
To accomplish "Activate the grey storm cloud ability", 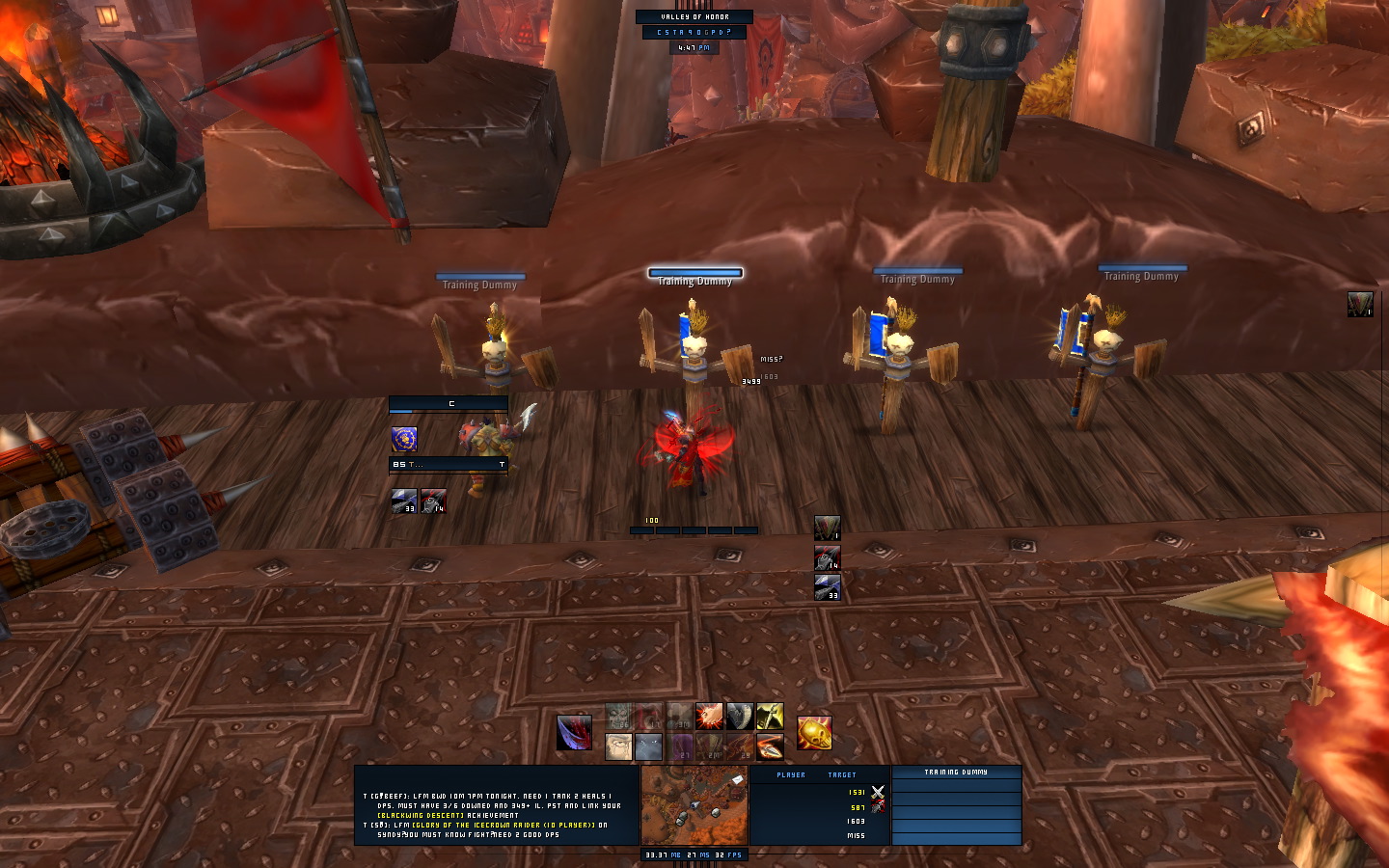I will tap(648, 746).
